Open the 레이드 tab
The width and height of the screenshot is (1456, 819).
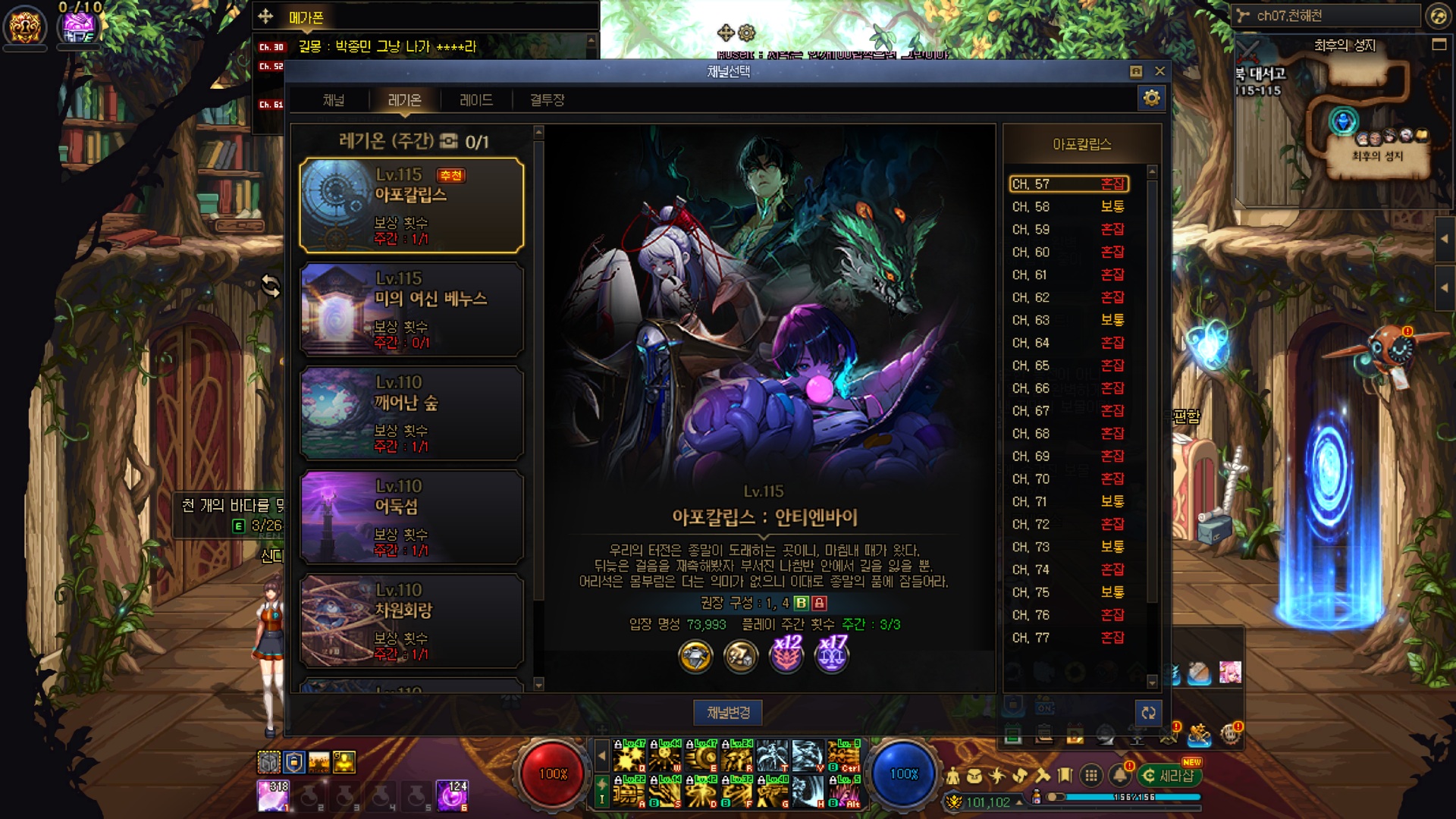click(x=476, y=100)
